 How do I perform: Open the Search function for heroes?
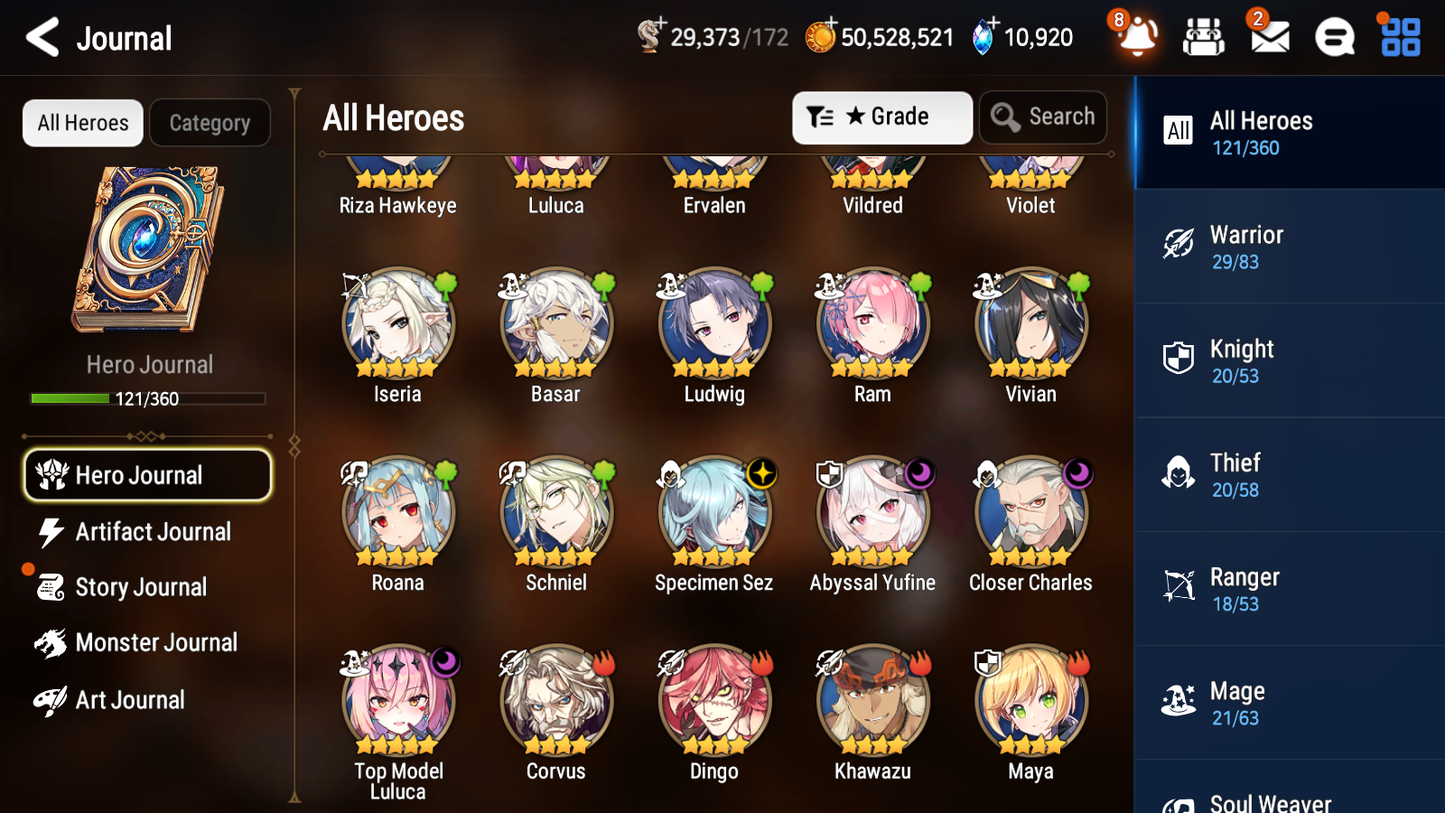tap(1043, 117)
